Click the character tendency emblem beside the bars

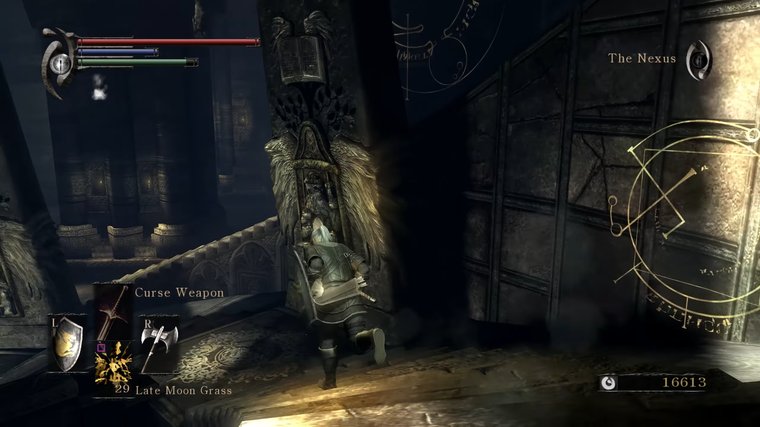[59, 61]
